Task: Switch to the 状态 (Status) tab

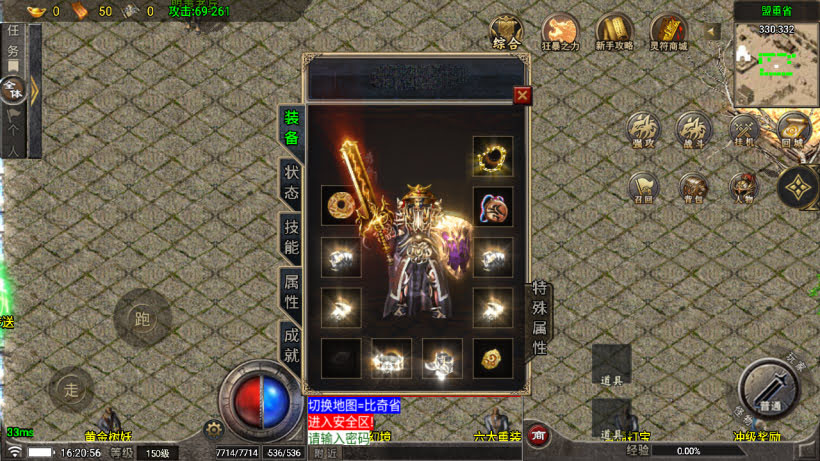Action: click(291, 182)
